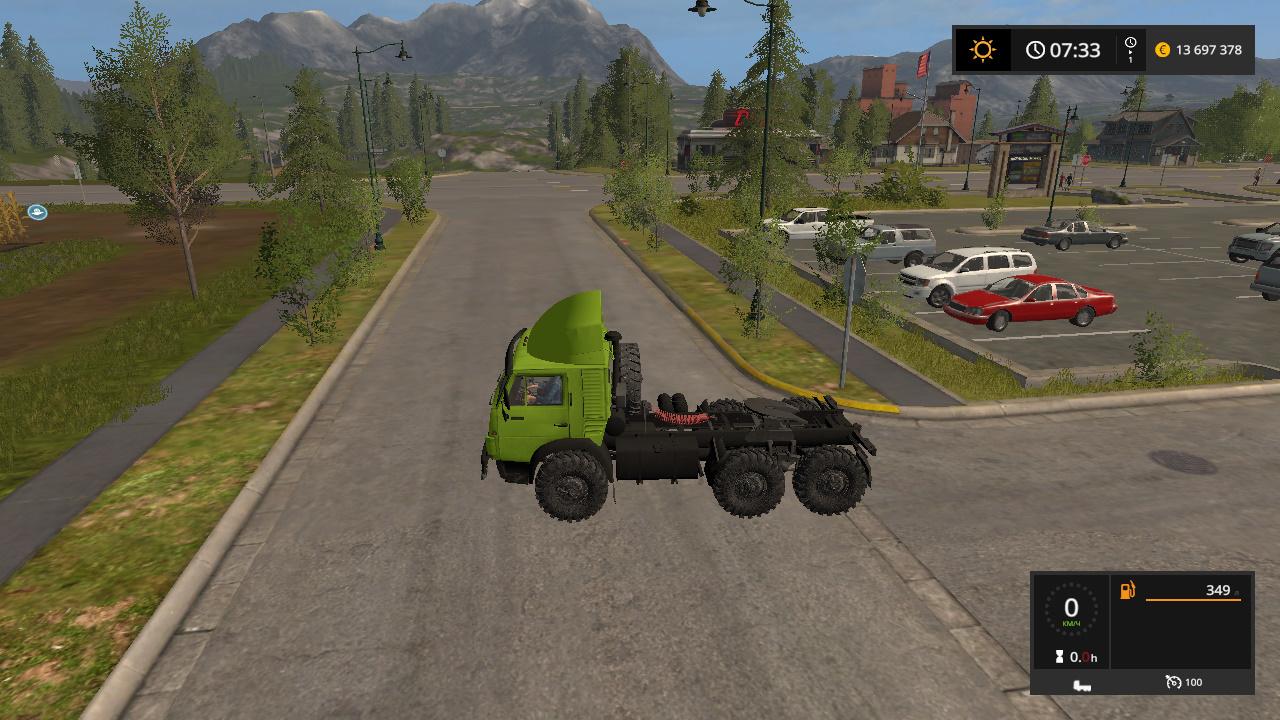Click the sun weather icon
1280x720 pixels.
[982, 50]
